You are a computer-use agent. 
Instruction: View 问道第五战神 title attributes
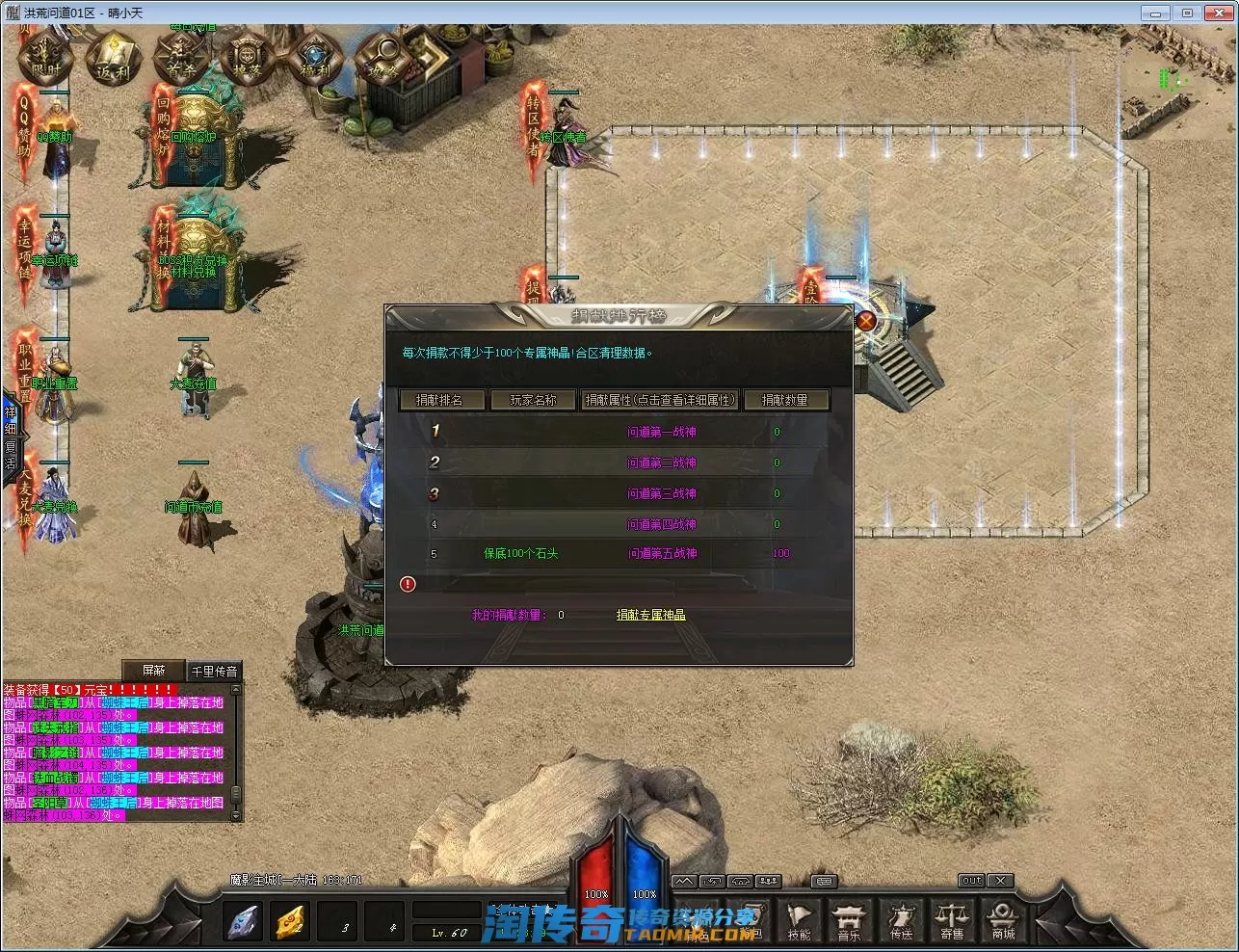point(661,554)
